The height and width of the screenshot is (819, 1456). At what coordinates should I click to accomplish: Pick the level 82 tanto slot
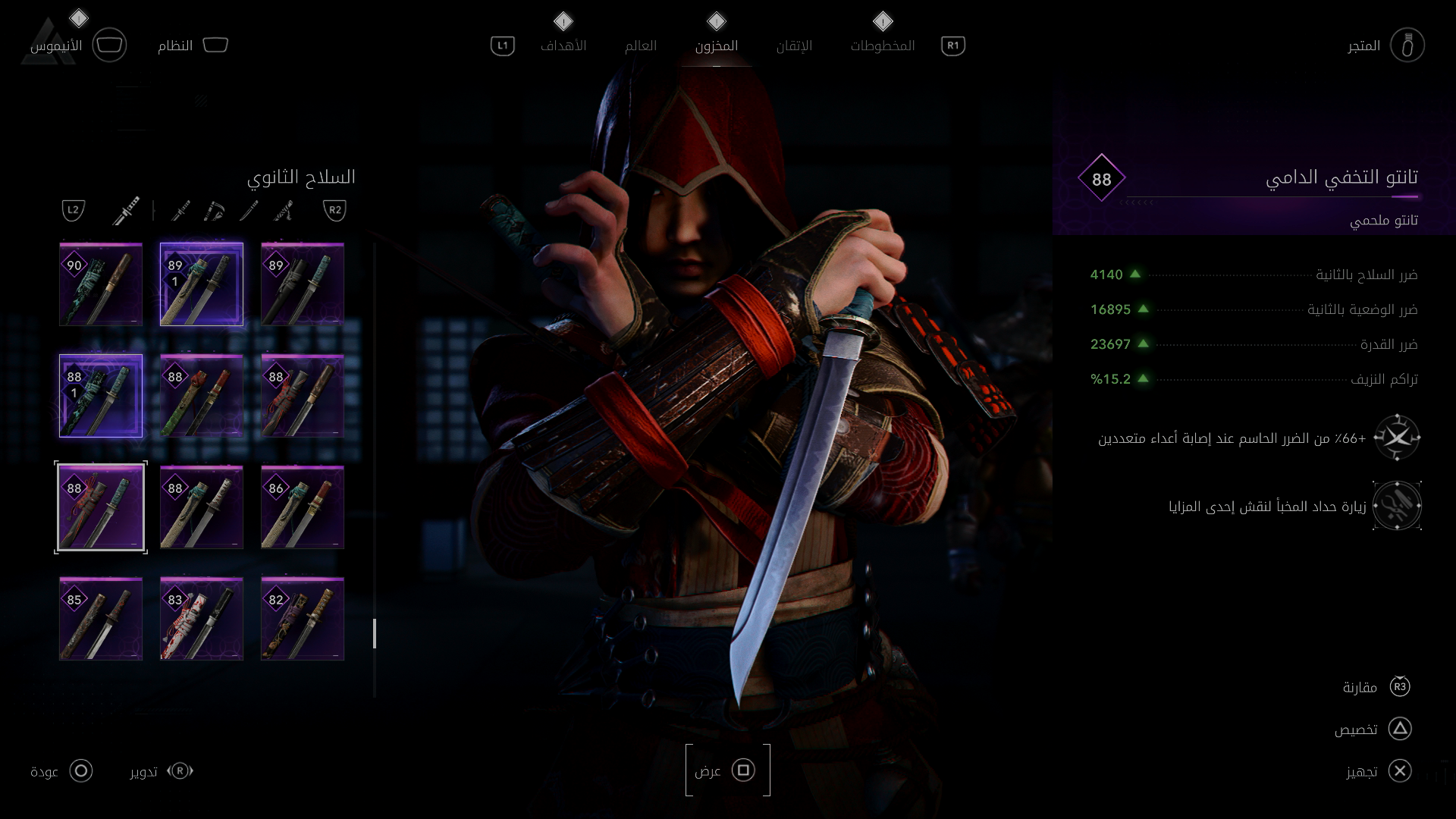click(303, 619)
